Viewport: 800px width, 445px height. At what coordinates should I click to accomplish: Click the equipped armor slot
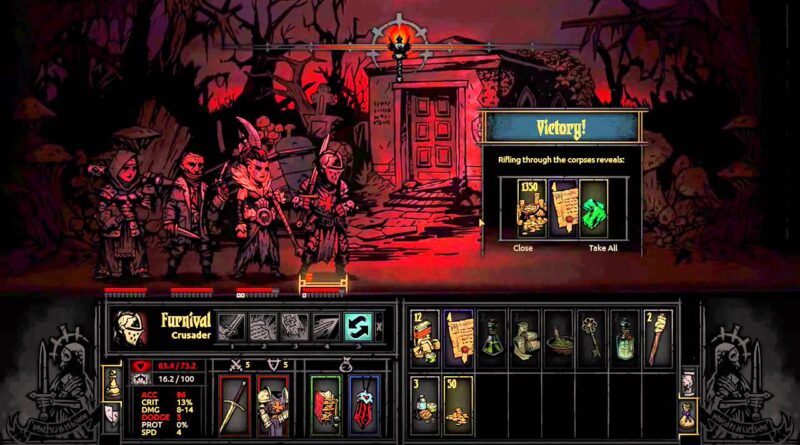272,405
